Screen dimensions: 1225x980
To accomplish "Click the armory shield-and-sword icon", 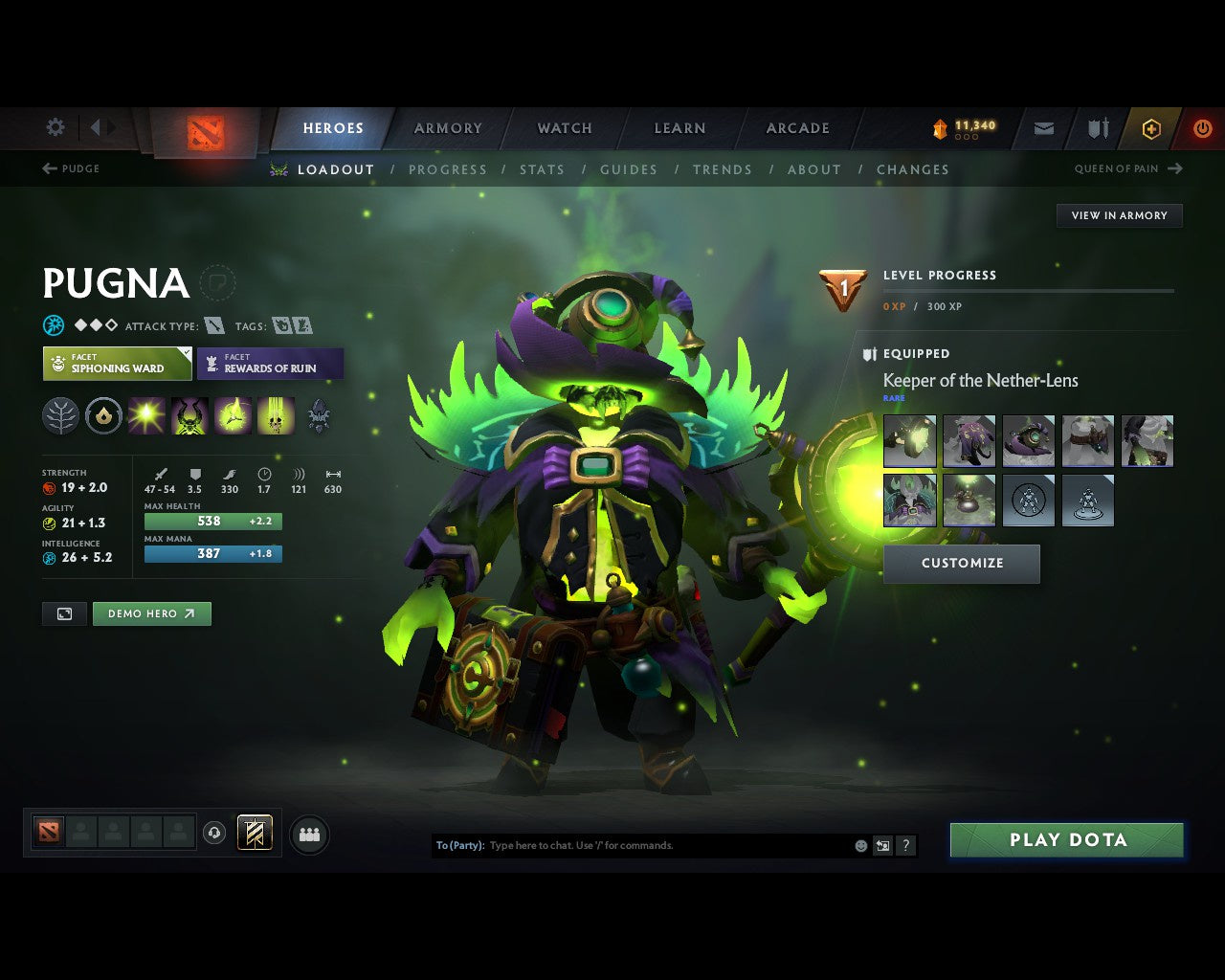I will [x=1097, y=128].
